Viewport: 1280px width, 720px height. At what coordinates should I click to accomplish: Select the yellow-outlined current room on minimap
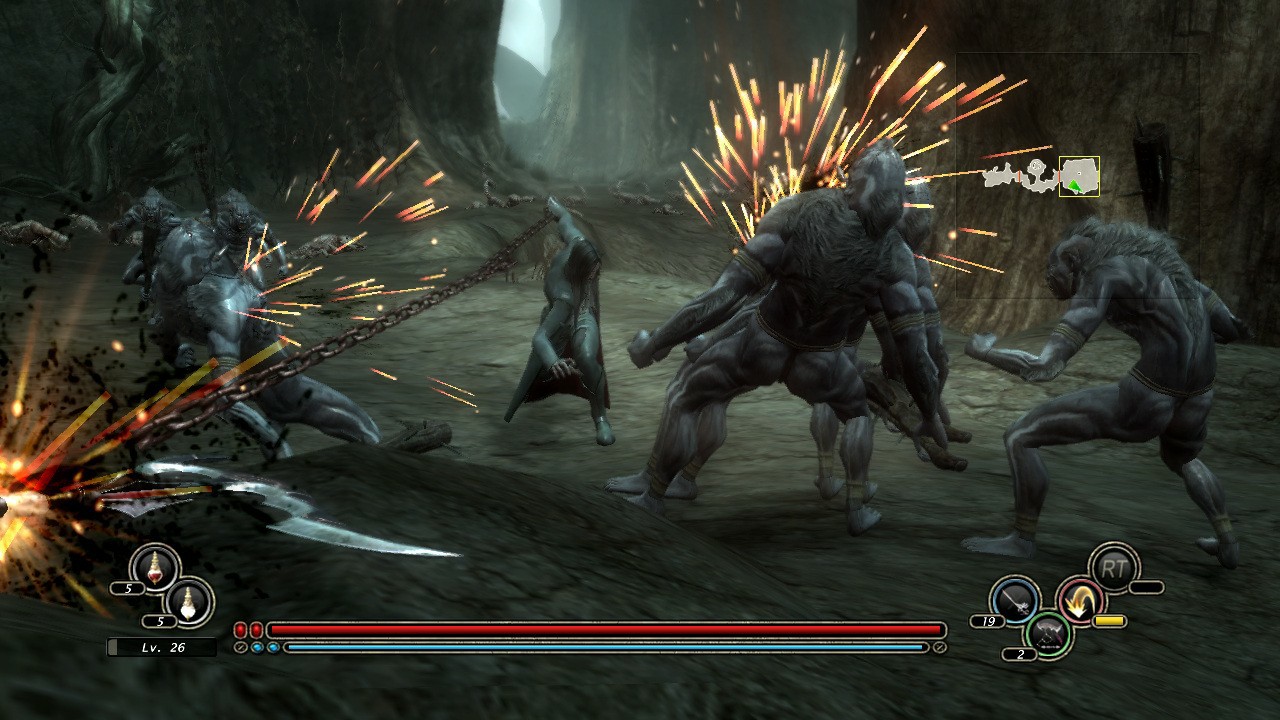click(1079, 176)
